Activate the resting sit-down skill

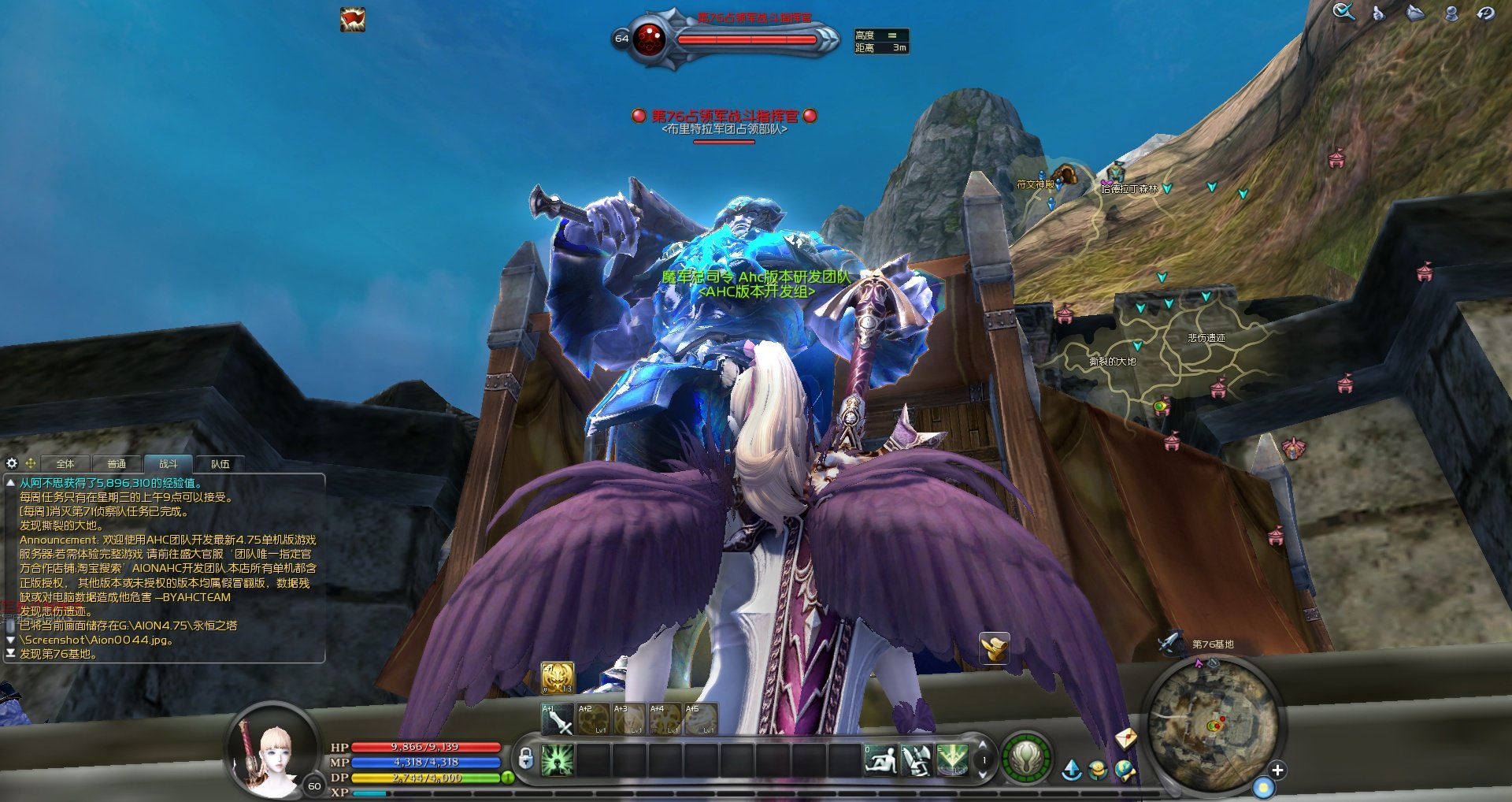(x=880, y=760)
